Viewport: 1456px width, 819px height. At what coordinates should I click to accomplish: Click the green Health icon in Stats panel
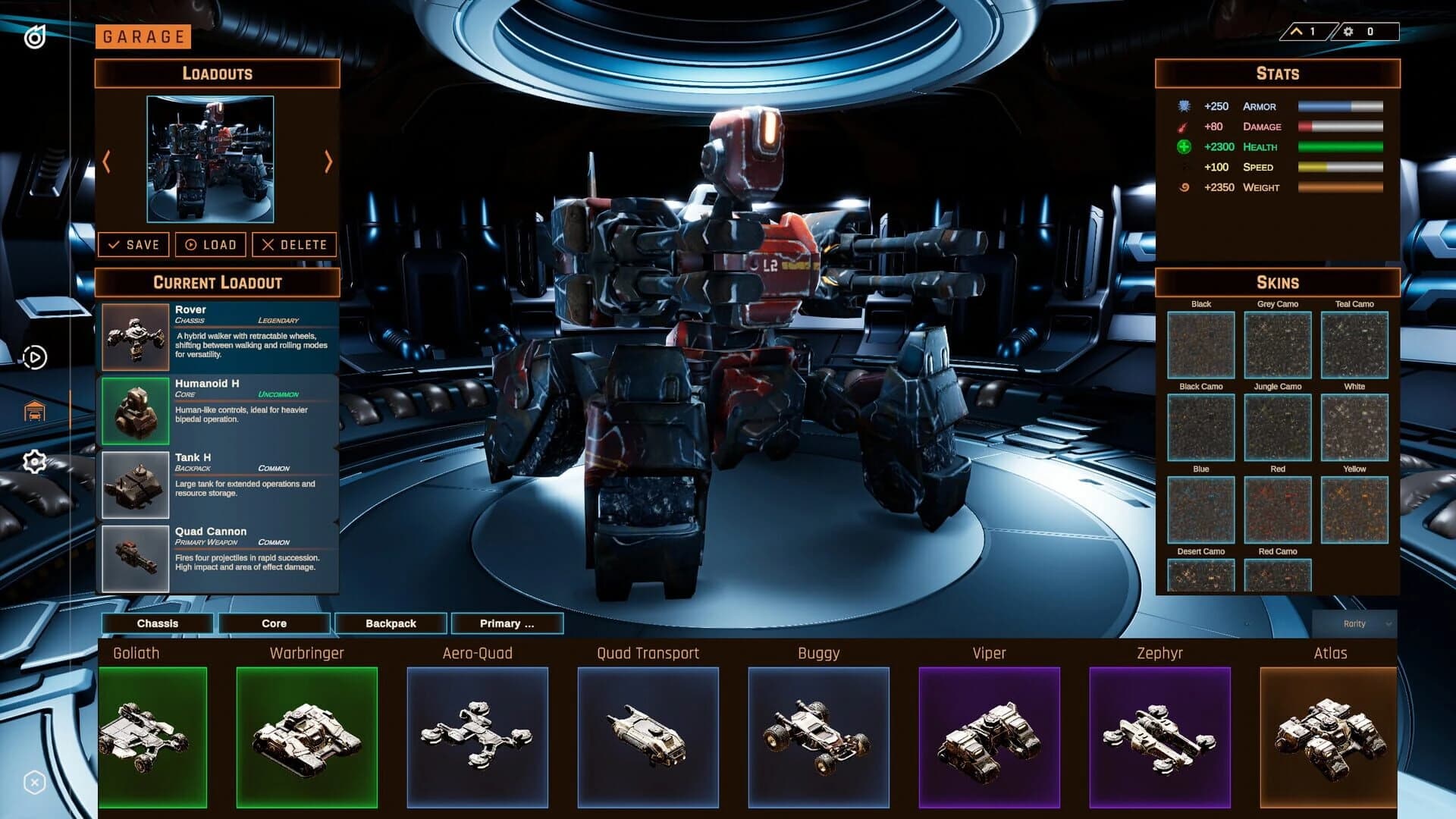(x=1185, y=147)
